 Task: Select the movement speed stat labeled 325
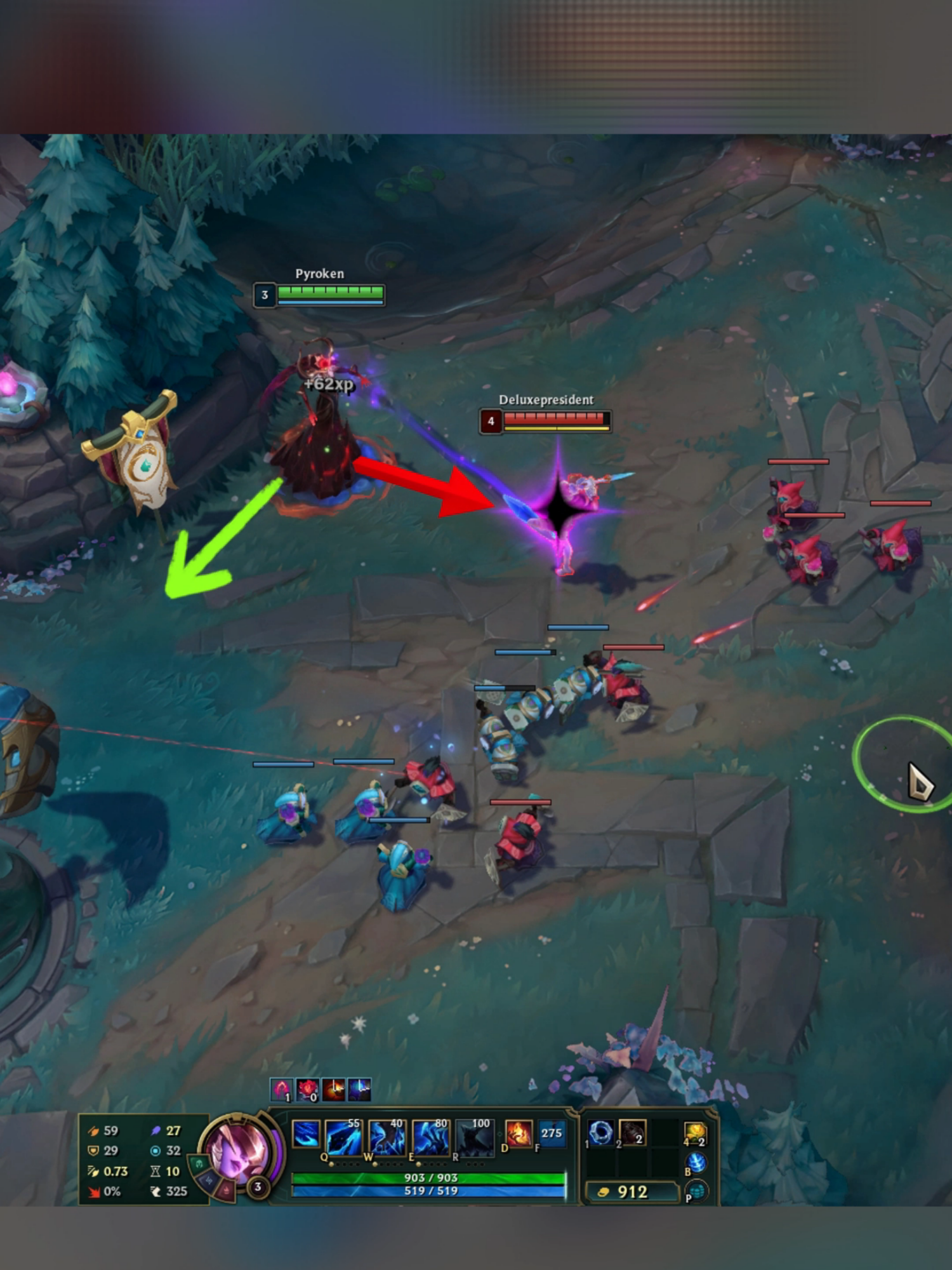pos(176,1192)
